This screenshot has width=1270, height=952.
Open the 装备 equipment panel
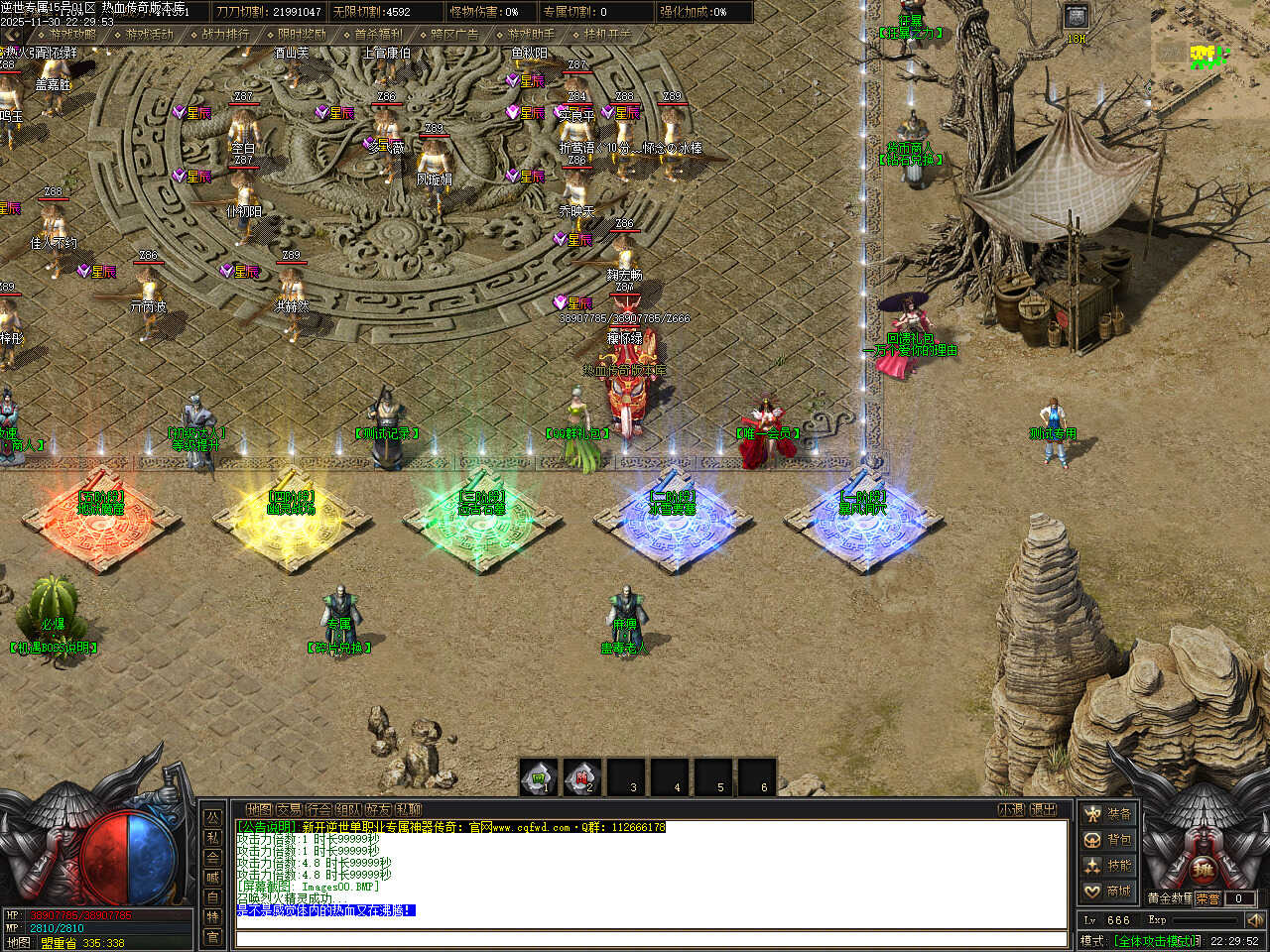(x=1107, y=814)
